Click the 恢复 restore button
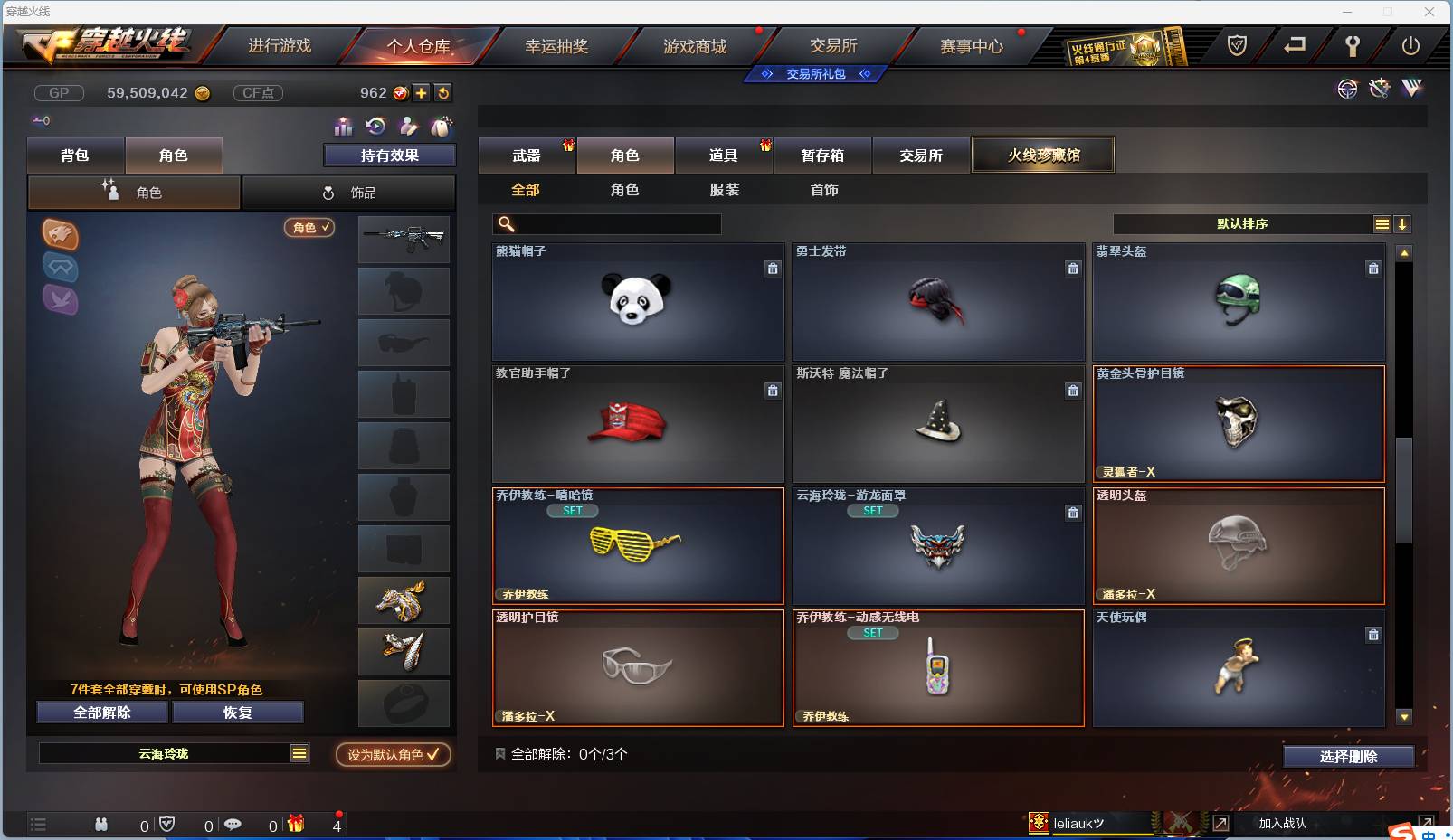This screenshot has height=840, width=1453. click(238, 712)
